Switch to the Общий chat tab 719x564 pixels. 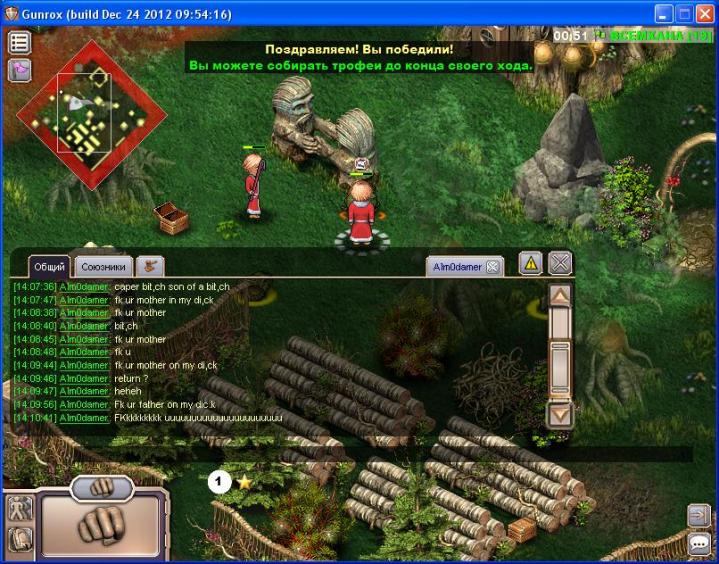49,266
